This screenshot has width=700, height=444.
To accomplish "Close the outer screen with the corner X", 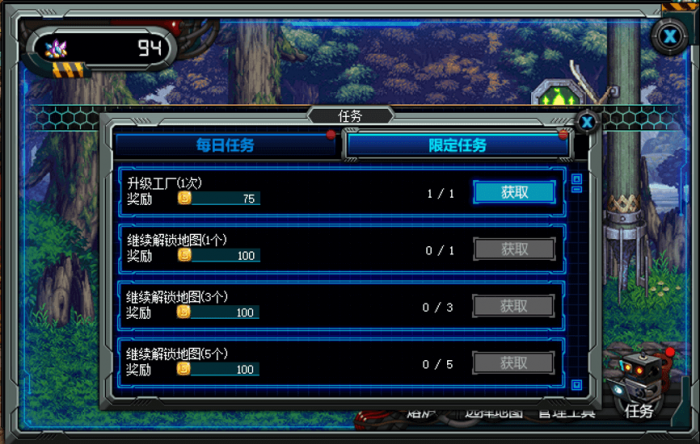I will (x=669, y=36).
